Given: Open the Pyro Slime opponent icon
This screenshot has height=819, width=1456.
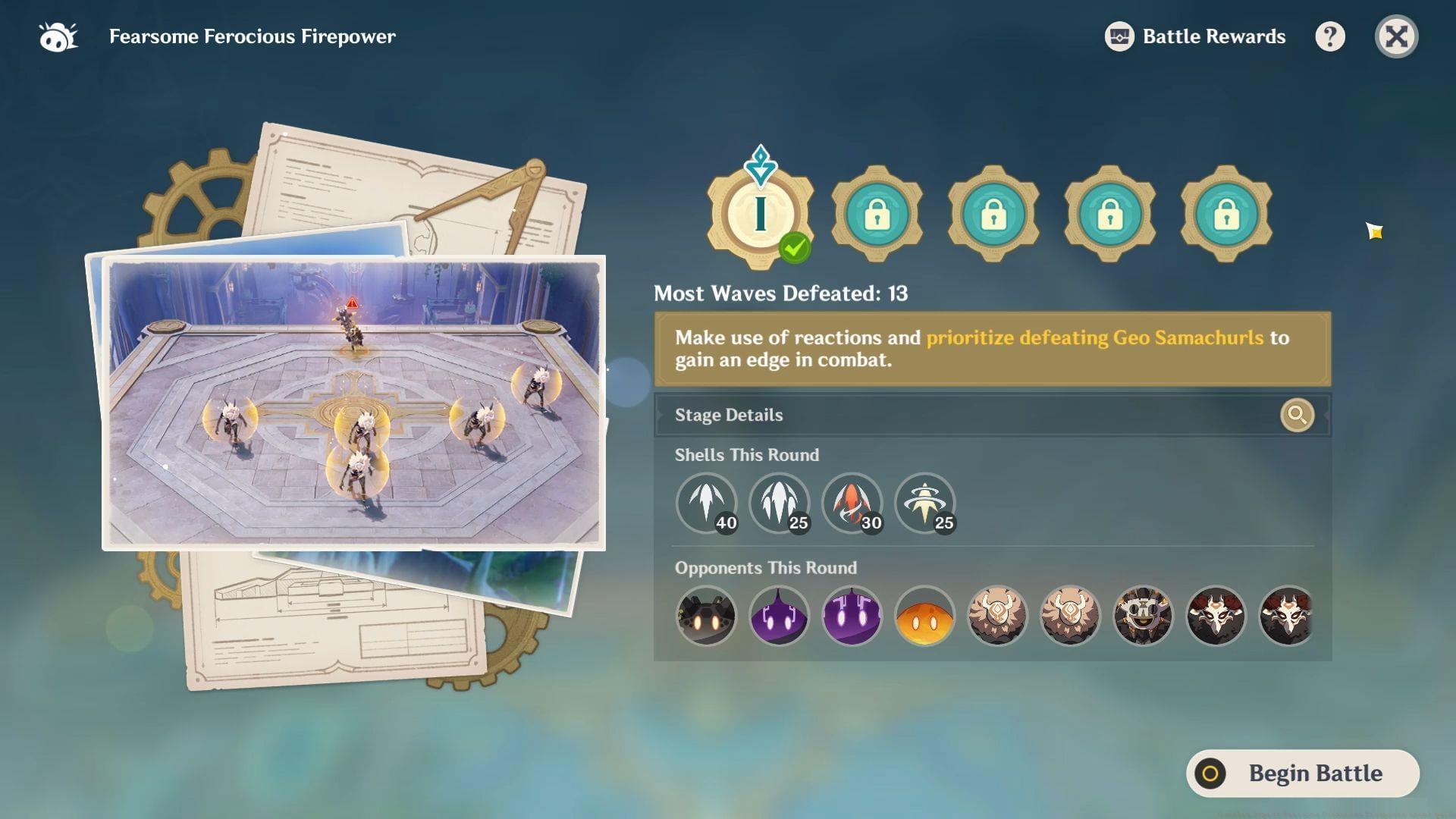Looking at the screenshot, I should coord(926,617).
